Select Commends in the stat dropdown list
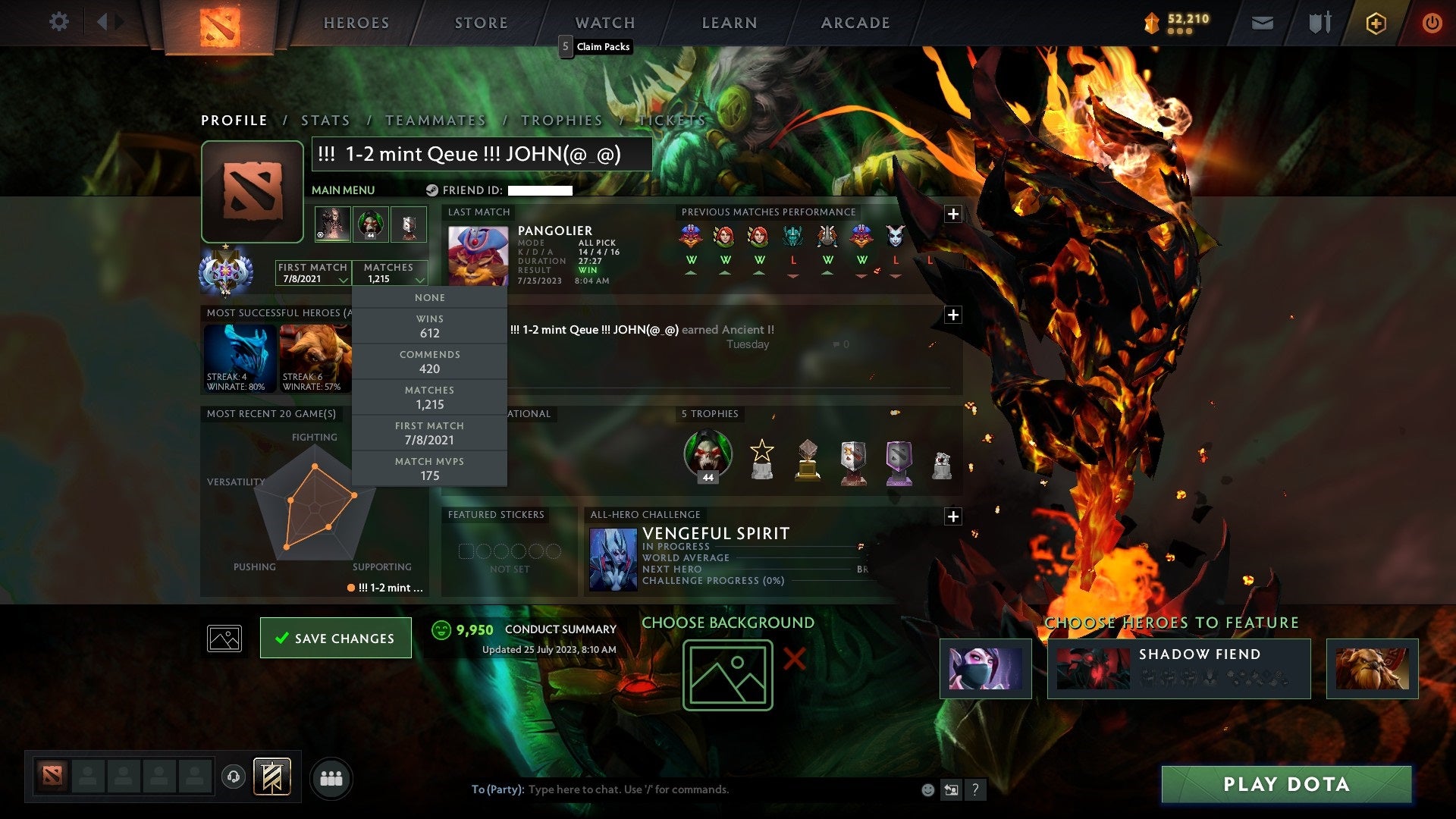 click(x=429, y=362)
